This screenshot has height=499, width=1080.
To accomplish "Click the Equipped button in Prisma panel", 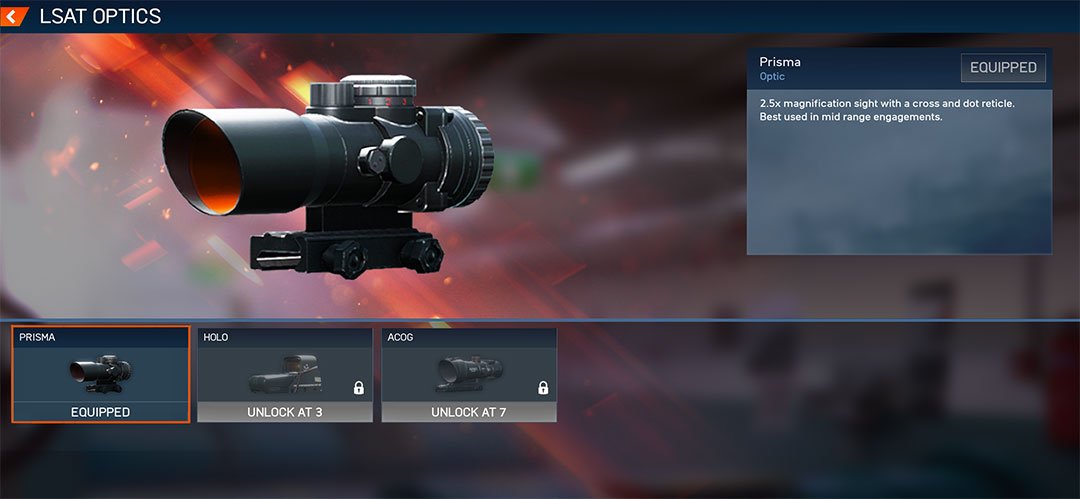I will click(1003, 68).
